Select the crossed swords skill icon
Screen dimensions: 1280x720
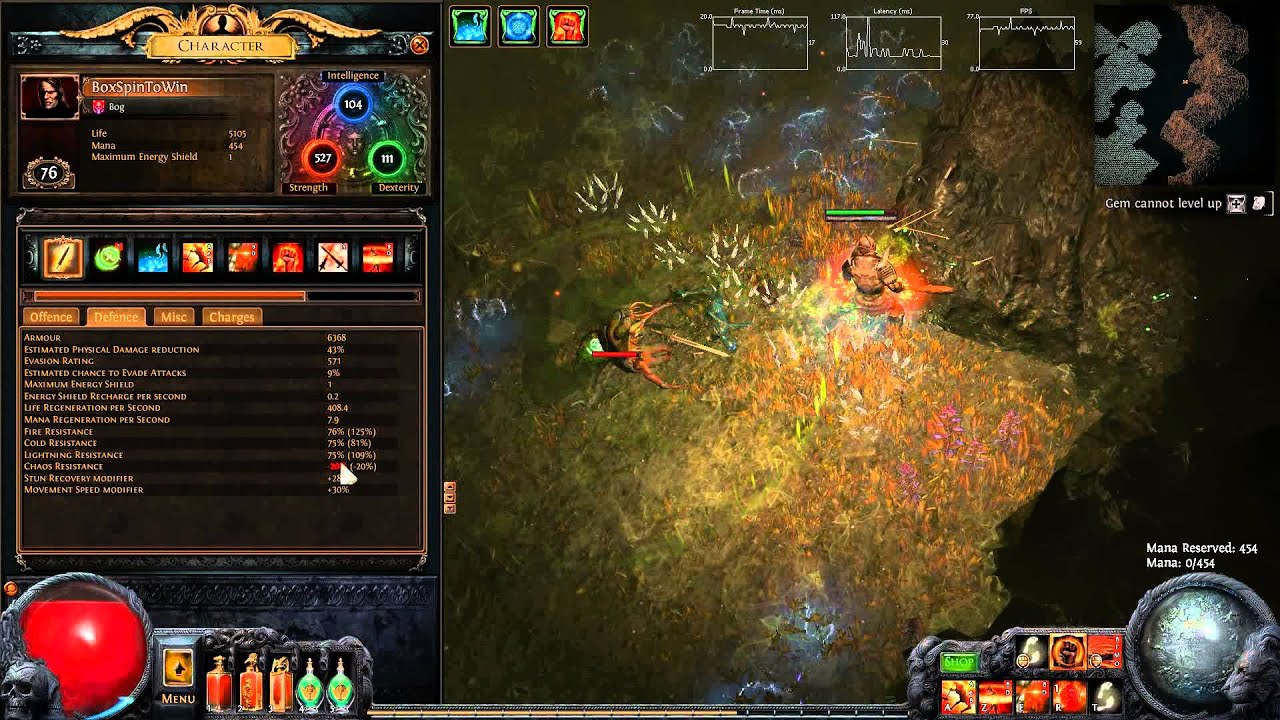point(332,258)
